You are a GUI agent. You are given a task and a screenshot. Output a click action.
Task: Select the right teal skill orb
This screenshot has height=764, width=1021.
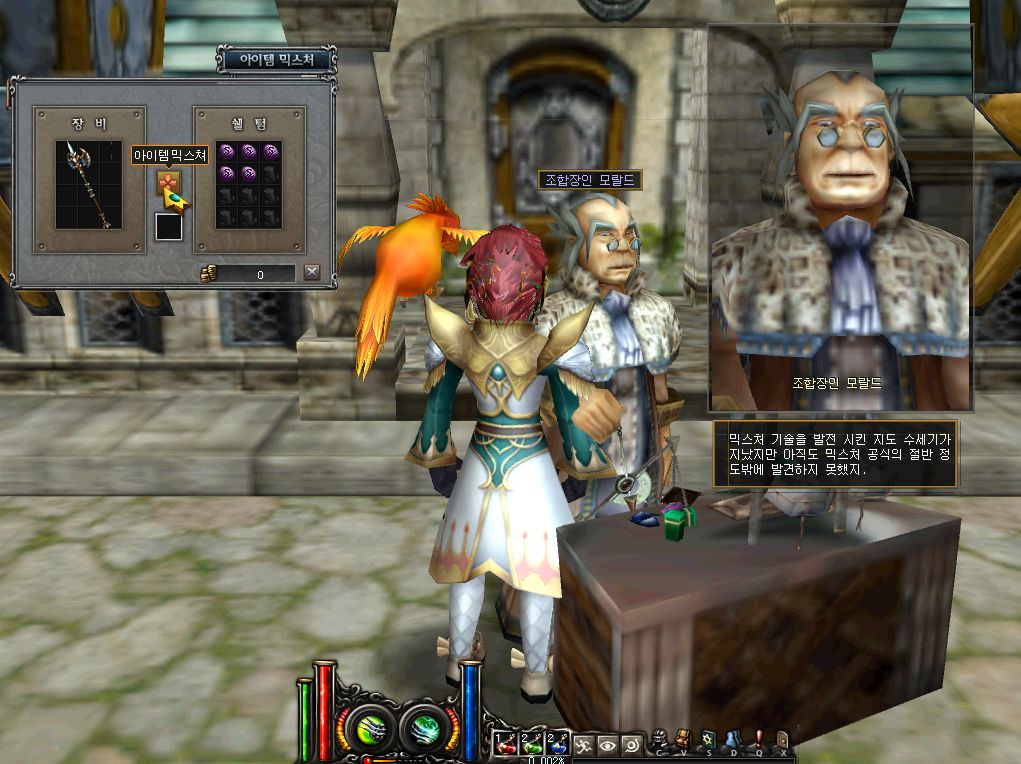(x=425, y=726)
